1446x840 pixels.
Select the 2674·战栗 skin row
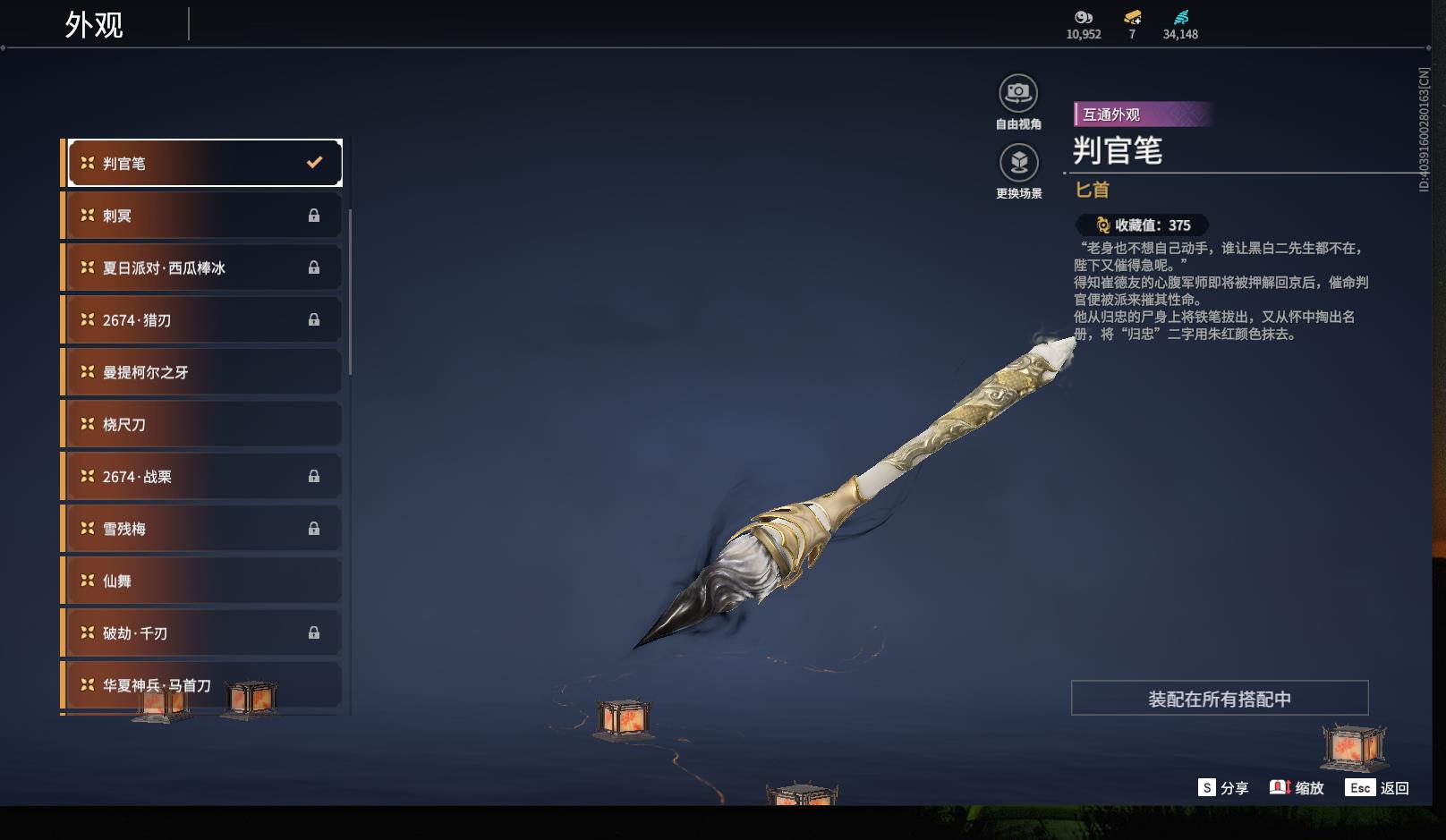click(204, 477)
